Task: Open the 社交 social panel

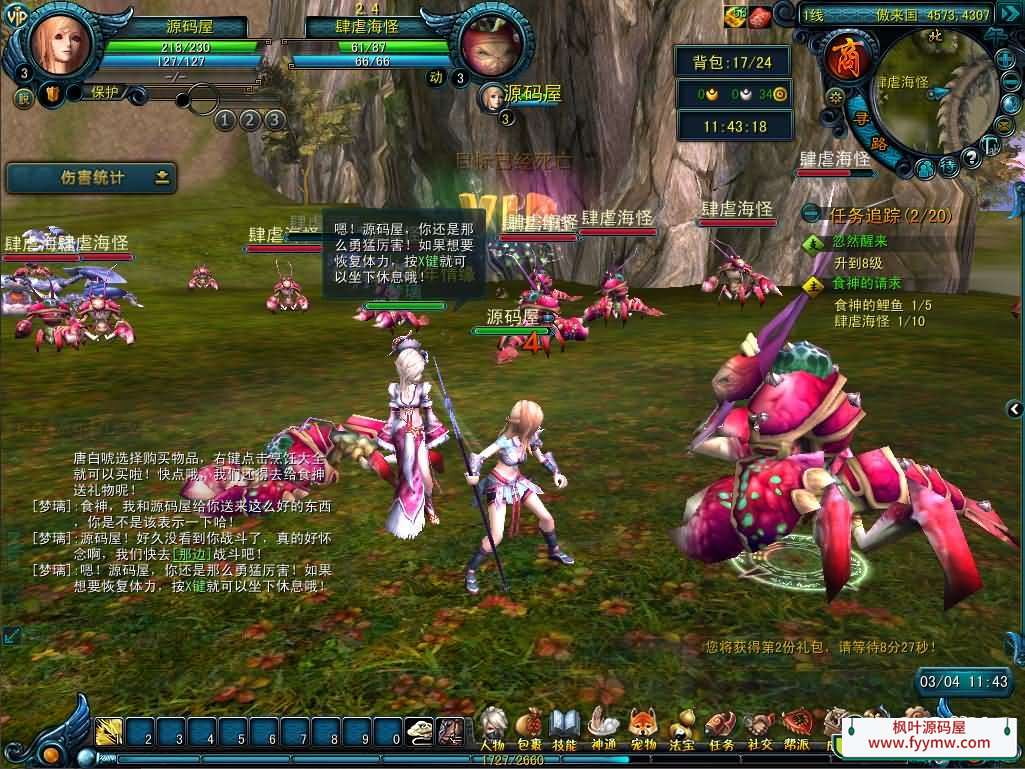Action: 760,725
